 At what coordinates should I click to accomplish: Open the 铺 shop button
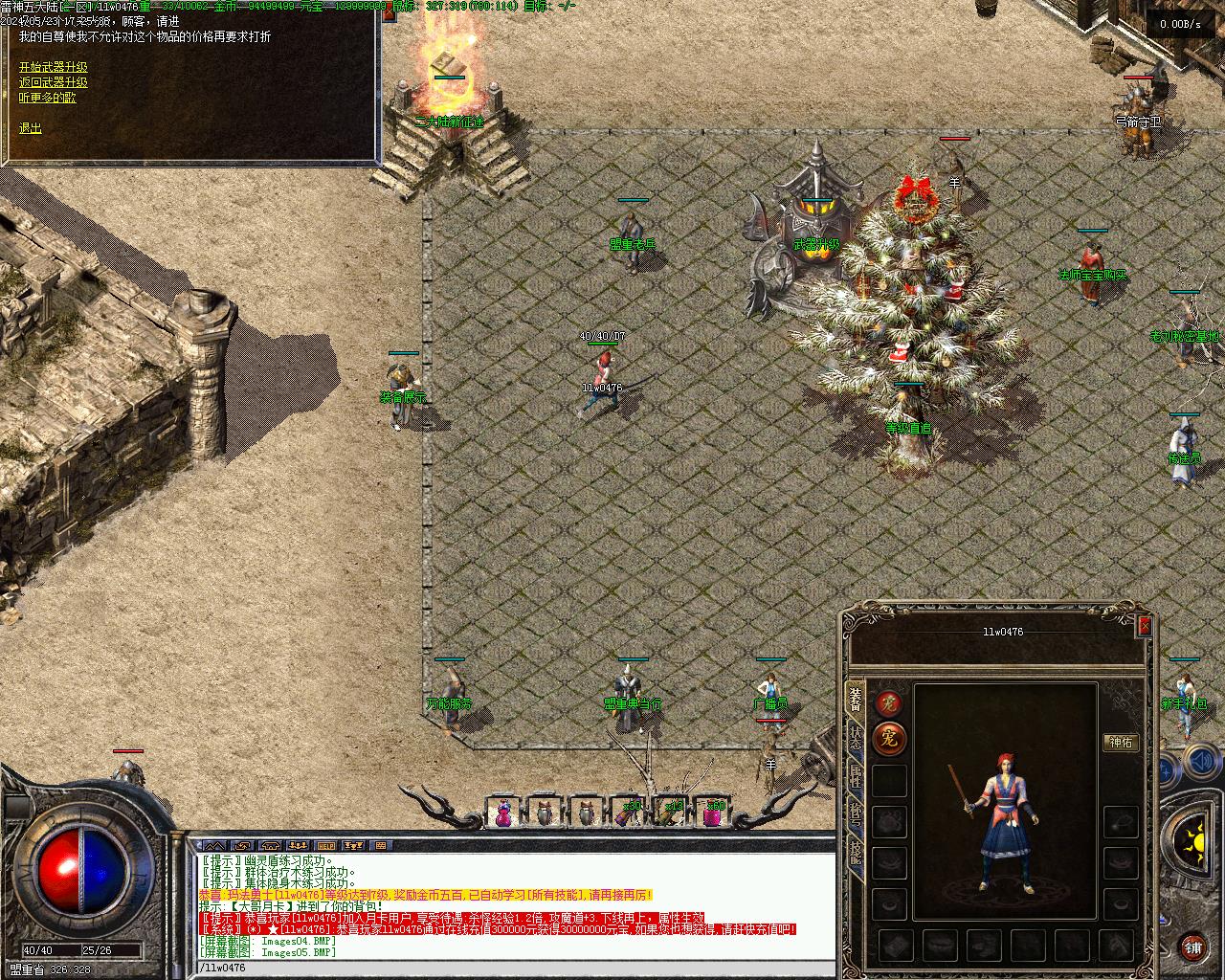1192,947
